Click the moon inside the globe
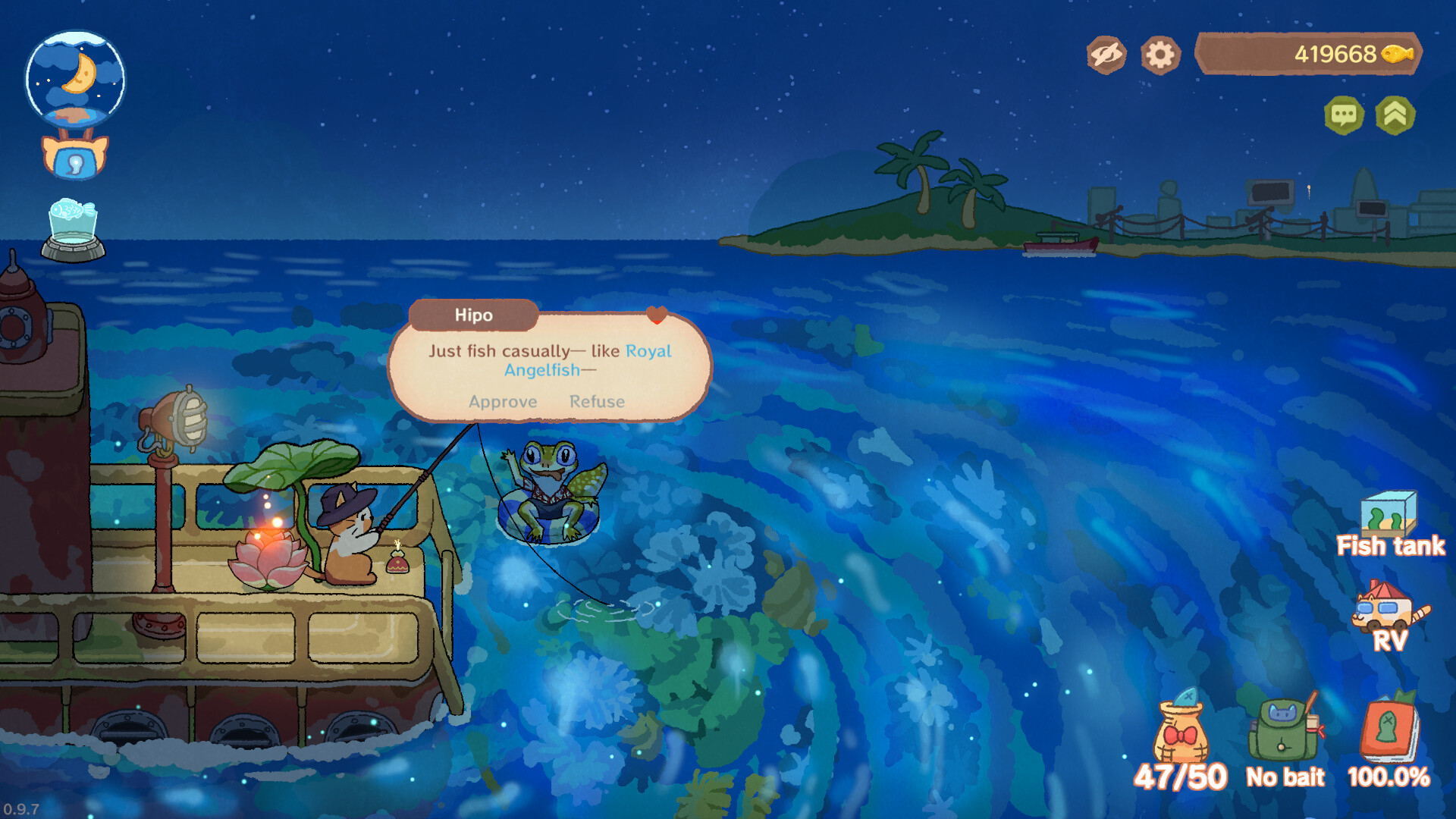The width and height of the screenshot is (1456, 819). pyautogui.click(x=78, y=72)
